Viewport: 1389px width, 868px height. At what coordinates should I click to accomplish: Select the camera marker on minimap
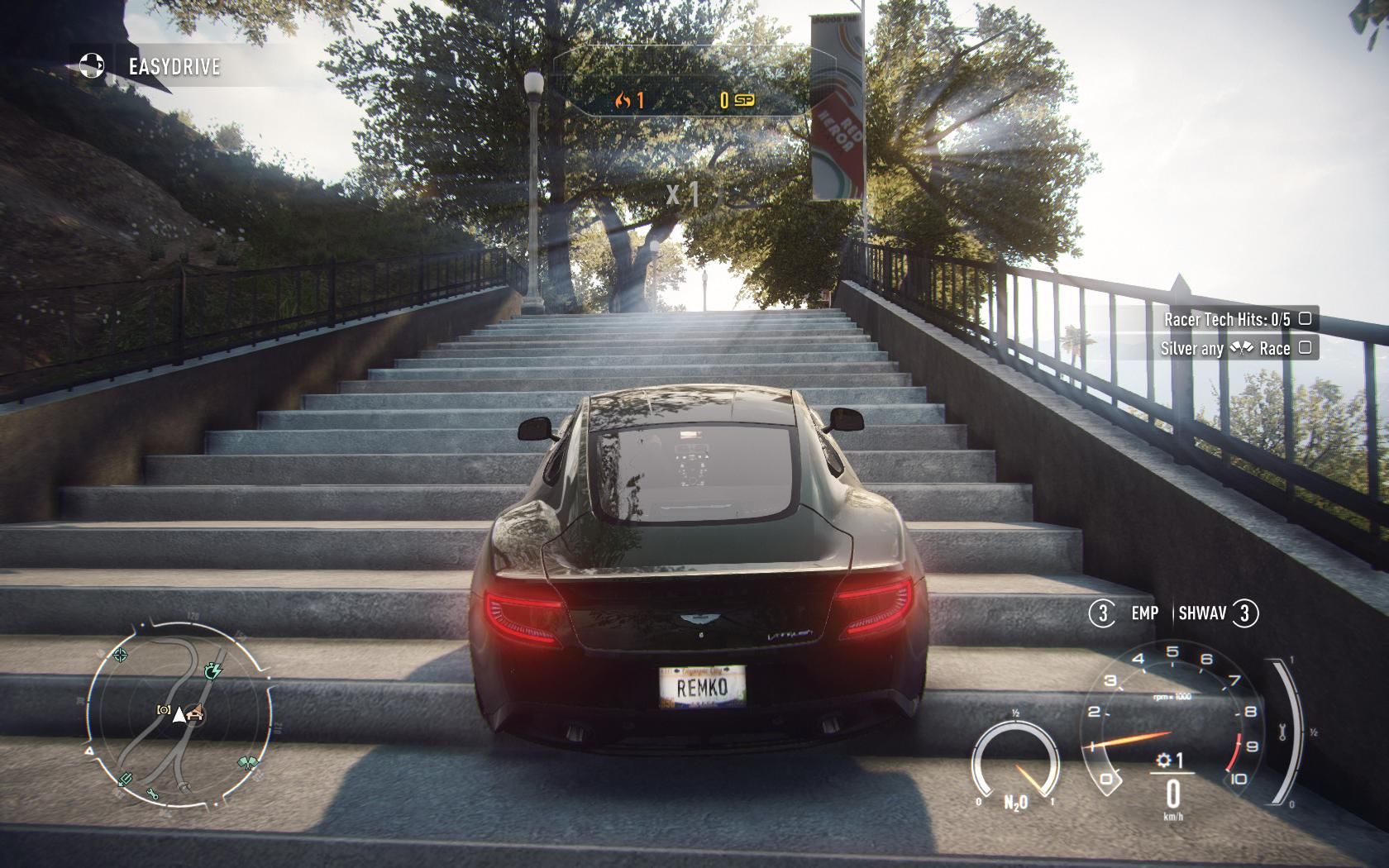pos(163,710)
